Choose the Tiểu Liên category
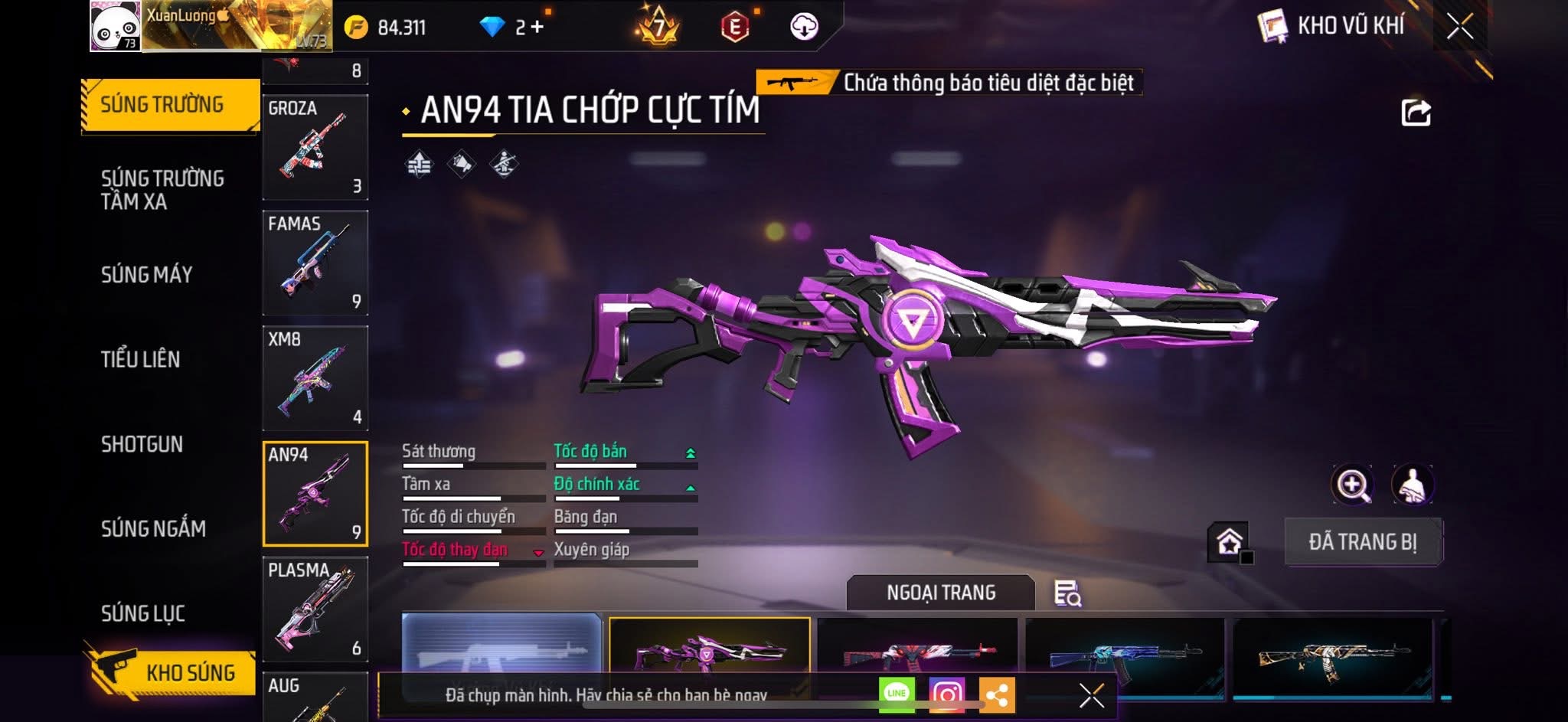Screen dimensions: 1568x722 pyautogui.click(x=141, y=359)
